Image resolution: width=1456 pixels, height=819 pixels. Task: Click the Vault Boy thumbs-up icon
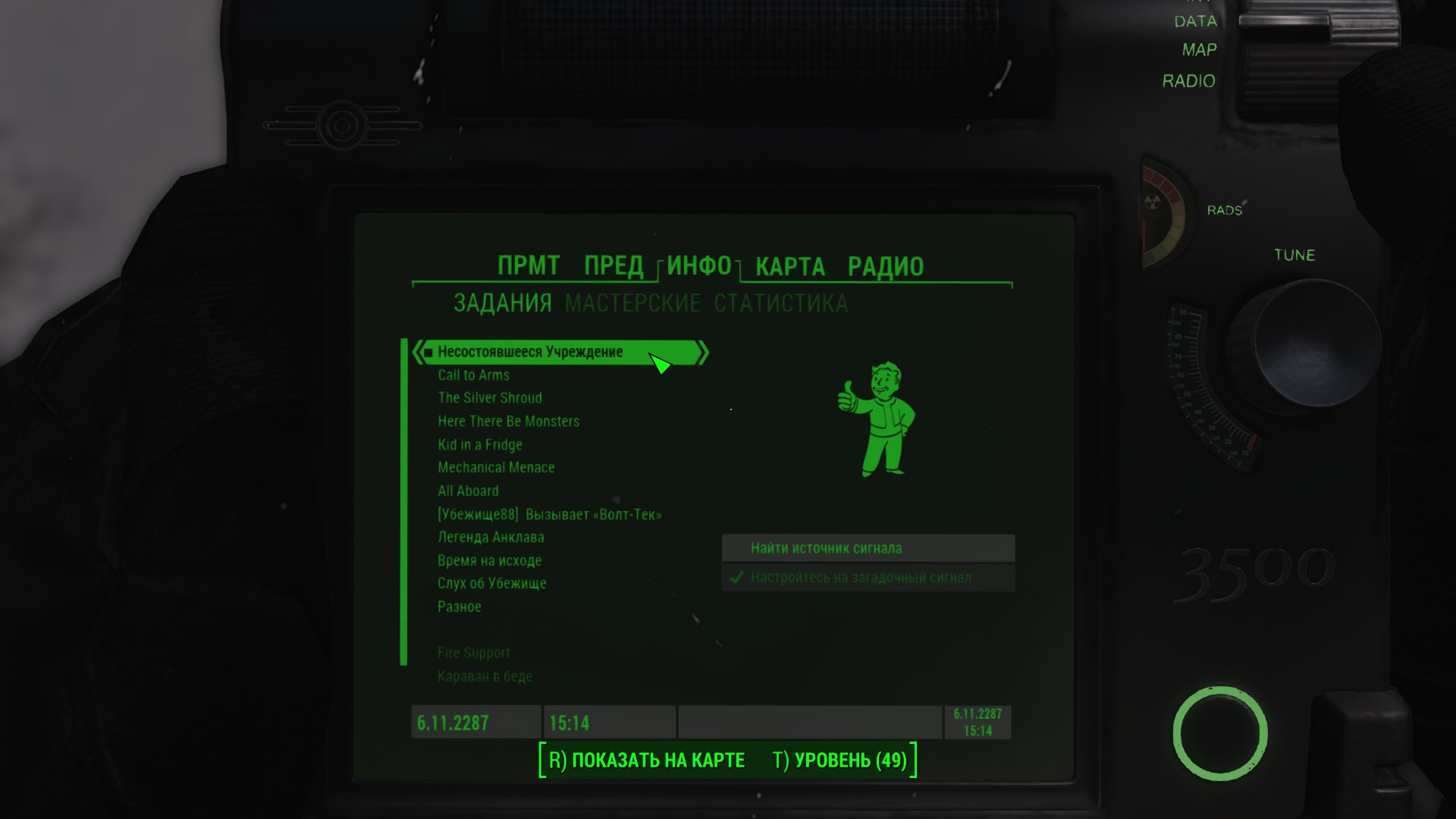click(x=880, y=417)
